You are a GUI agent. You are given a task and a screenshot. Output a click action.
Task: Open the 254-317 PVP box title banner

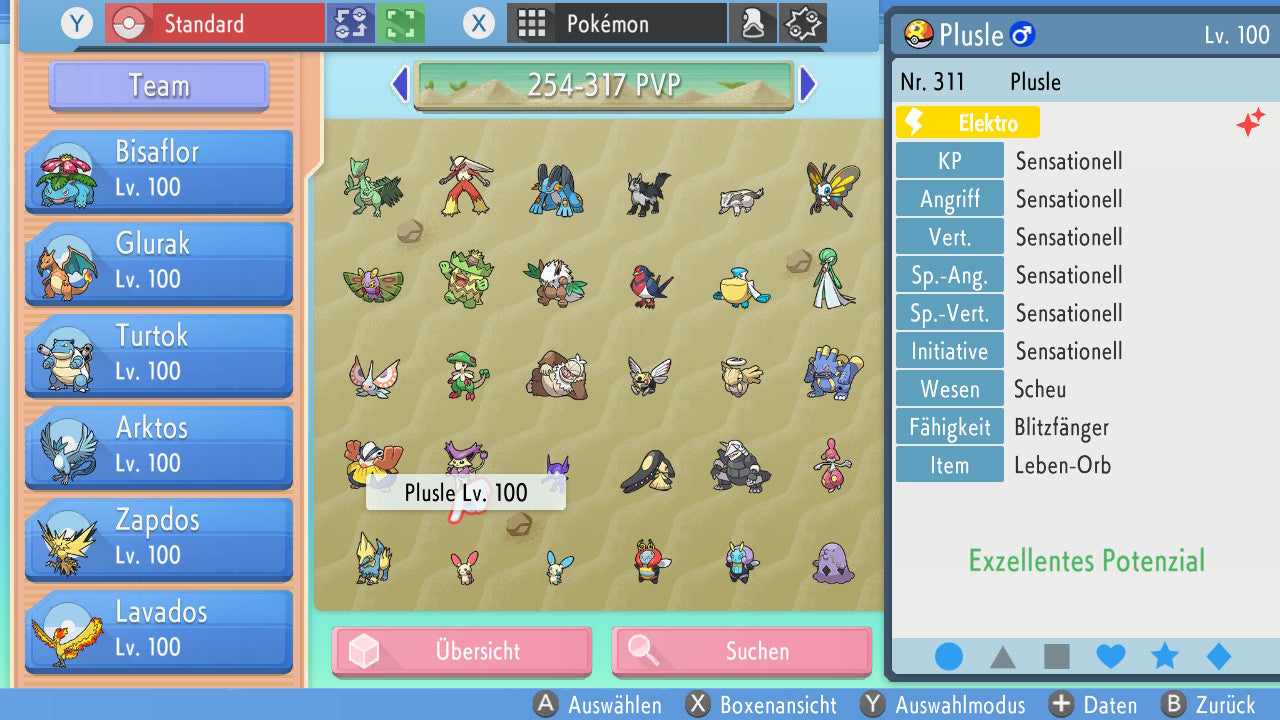[604, 85]
